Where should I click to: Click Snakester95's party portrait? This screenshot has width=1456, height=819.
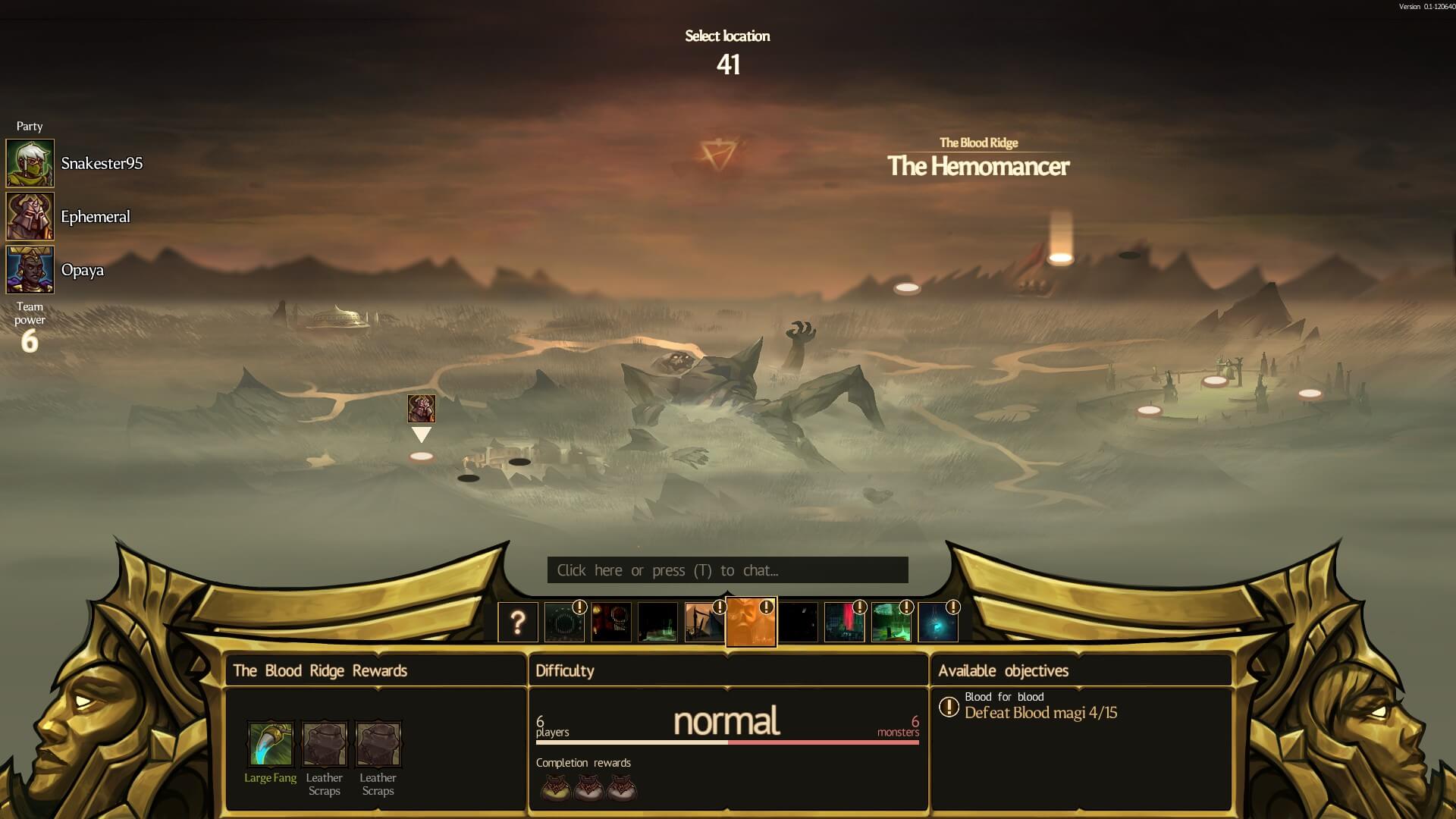point(30,163)
